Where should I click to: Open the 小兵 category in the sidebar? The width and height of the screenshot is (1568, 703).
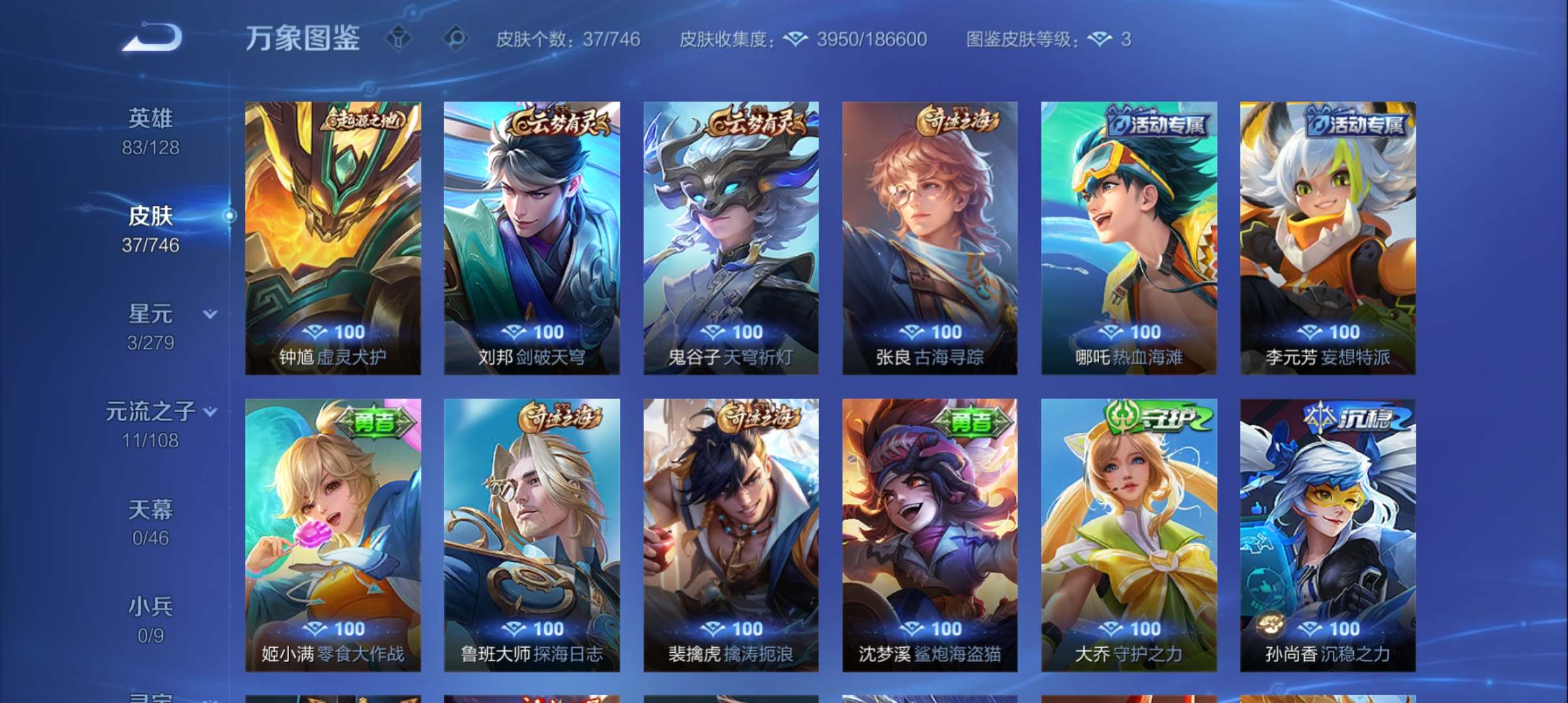[150, 605]
